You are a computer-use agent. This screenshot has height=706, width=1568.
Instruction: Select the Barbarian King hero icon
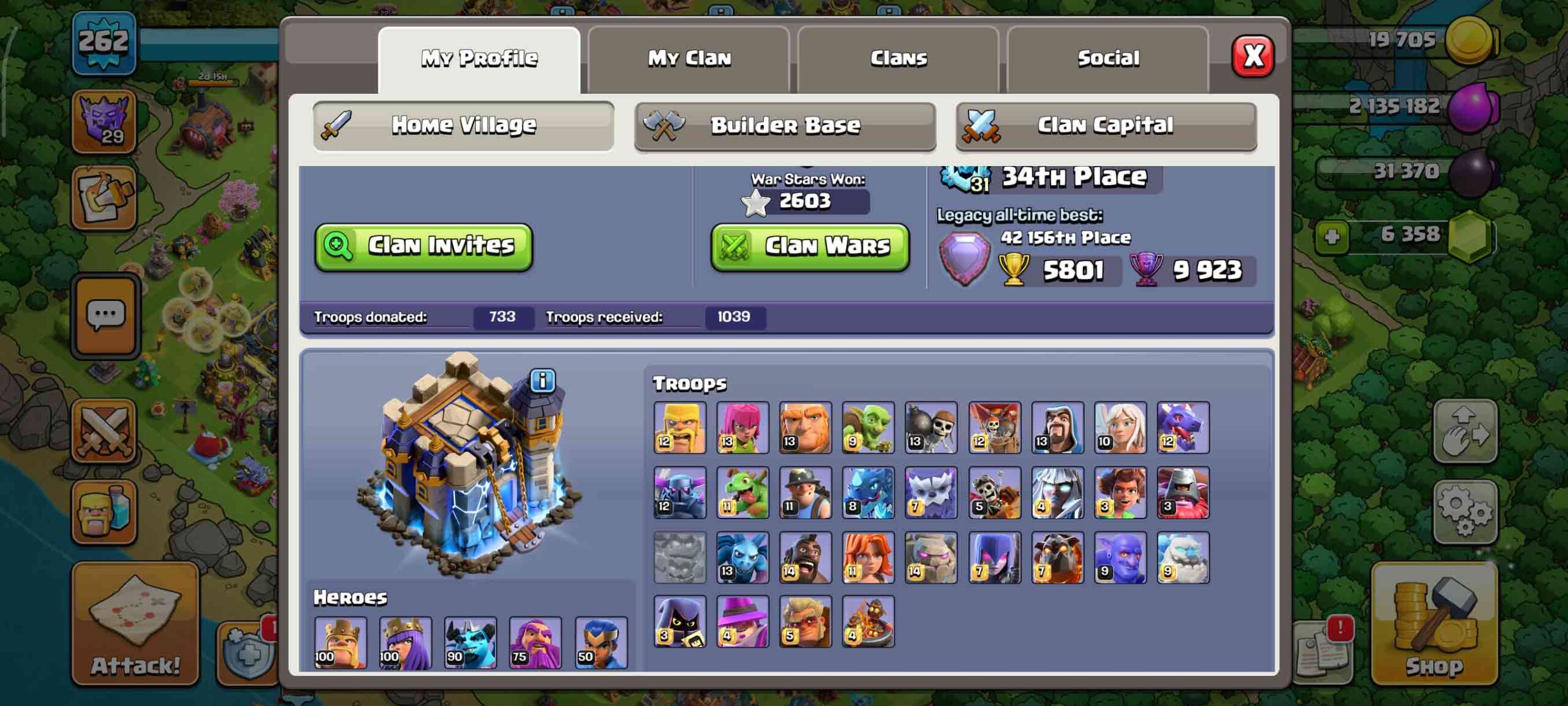coord(341,642)
